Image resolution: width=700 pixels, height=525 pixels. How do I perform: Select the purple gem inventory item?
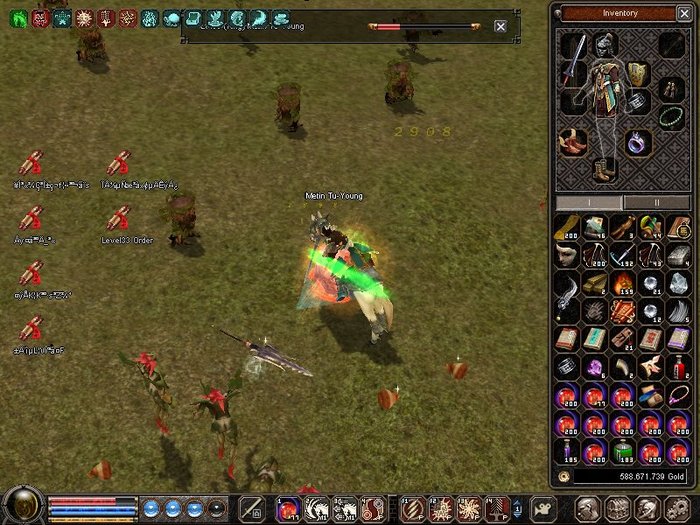point(595,367)
